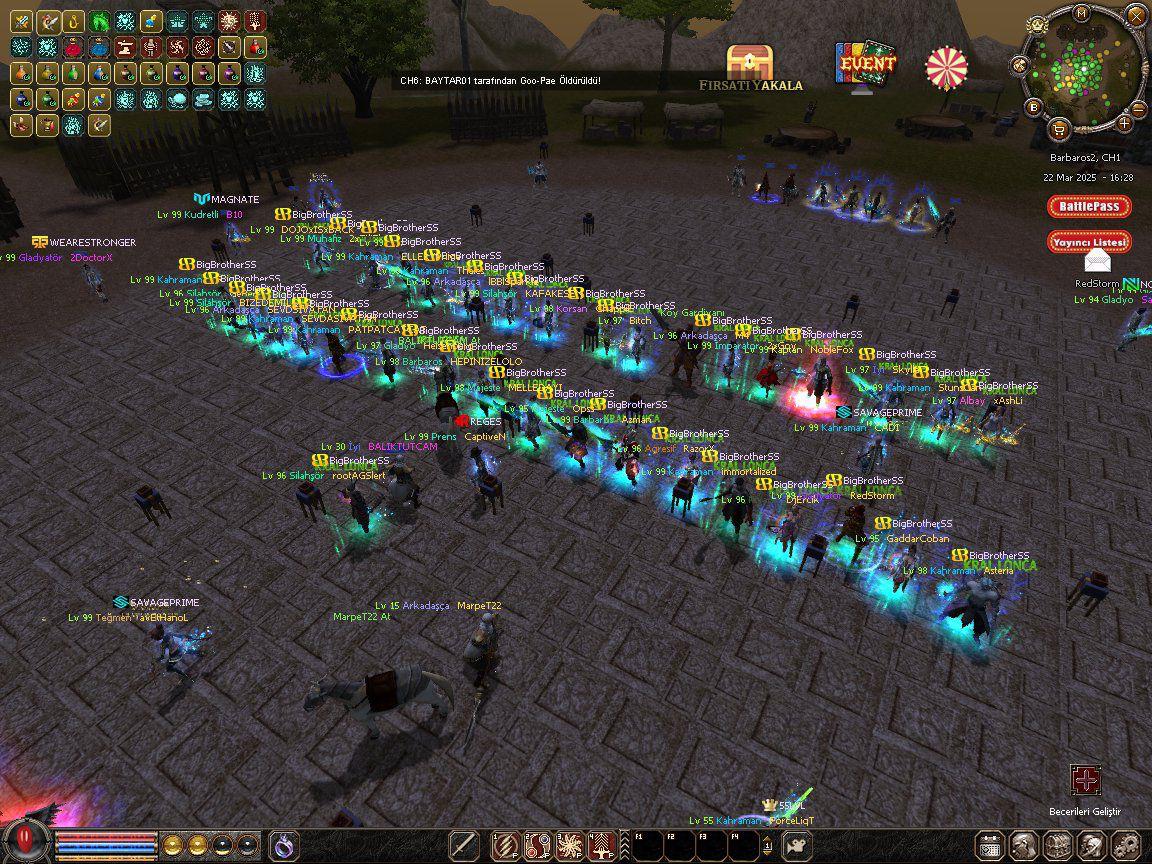Open the Fırsatı Yakala treasure chest offer
This screenshot has height=864, width=1152.
(750, 64)
